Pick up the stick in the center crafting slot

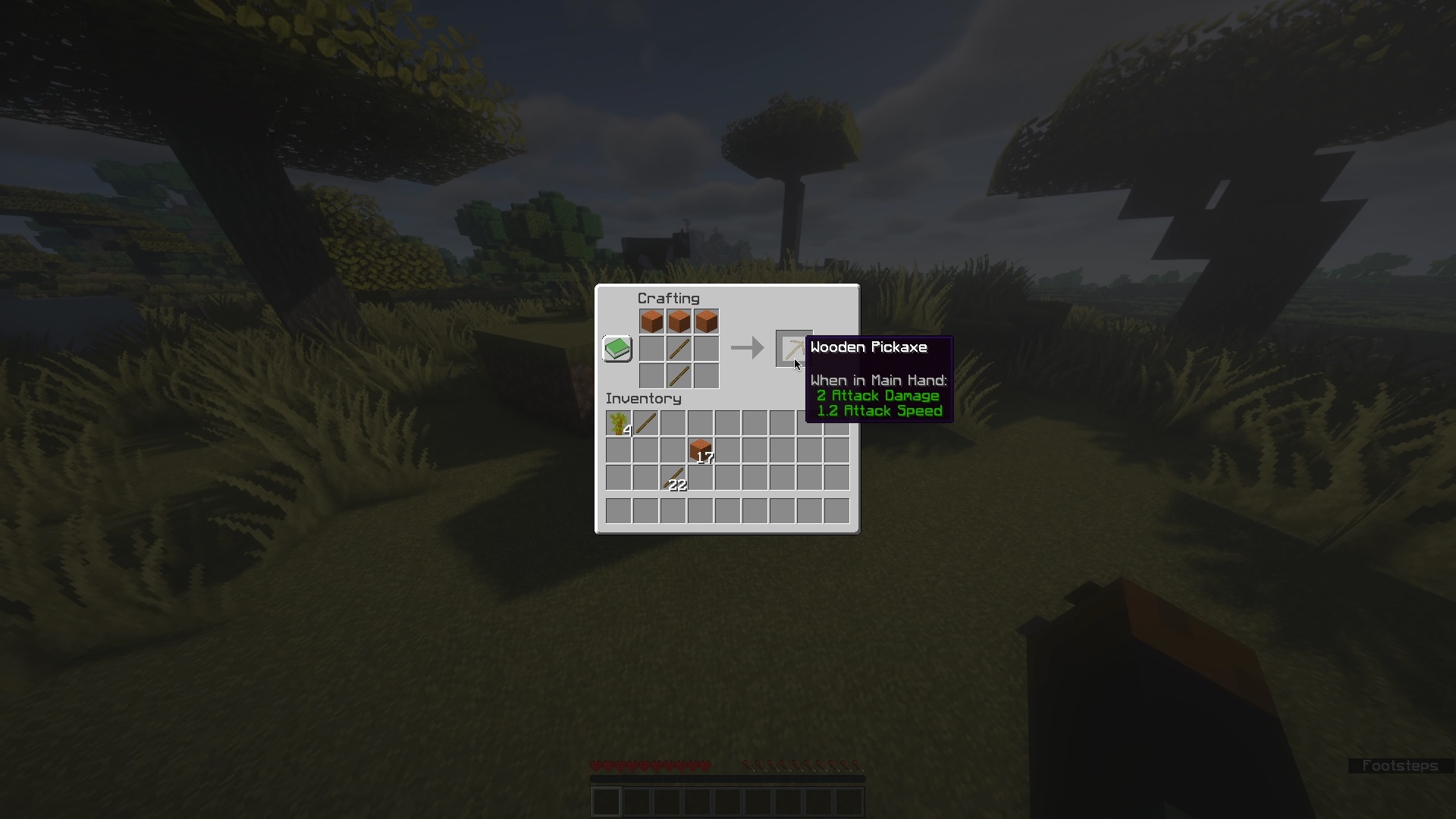(679, 348)
